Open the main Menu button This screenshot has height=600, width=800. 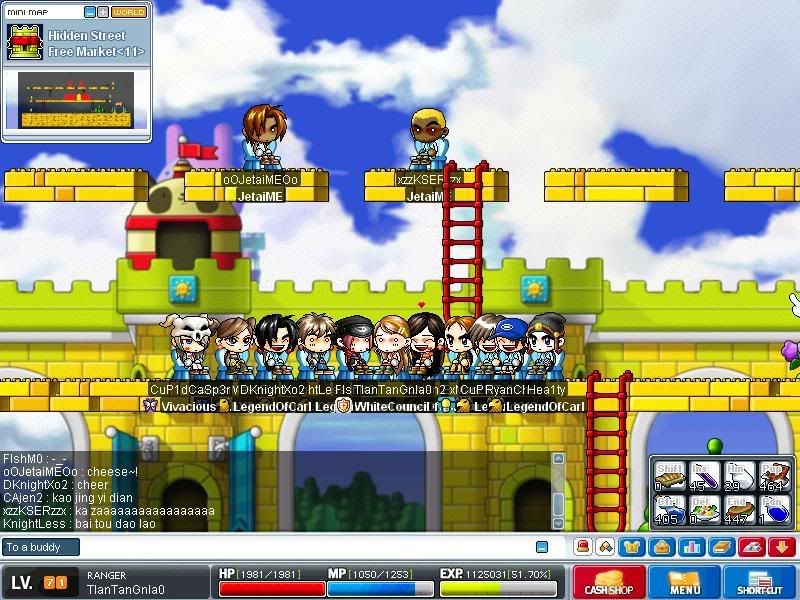point(685,583)
